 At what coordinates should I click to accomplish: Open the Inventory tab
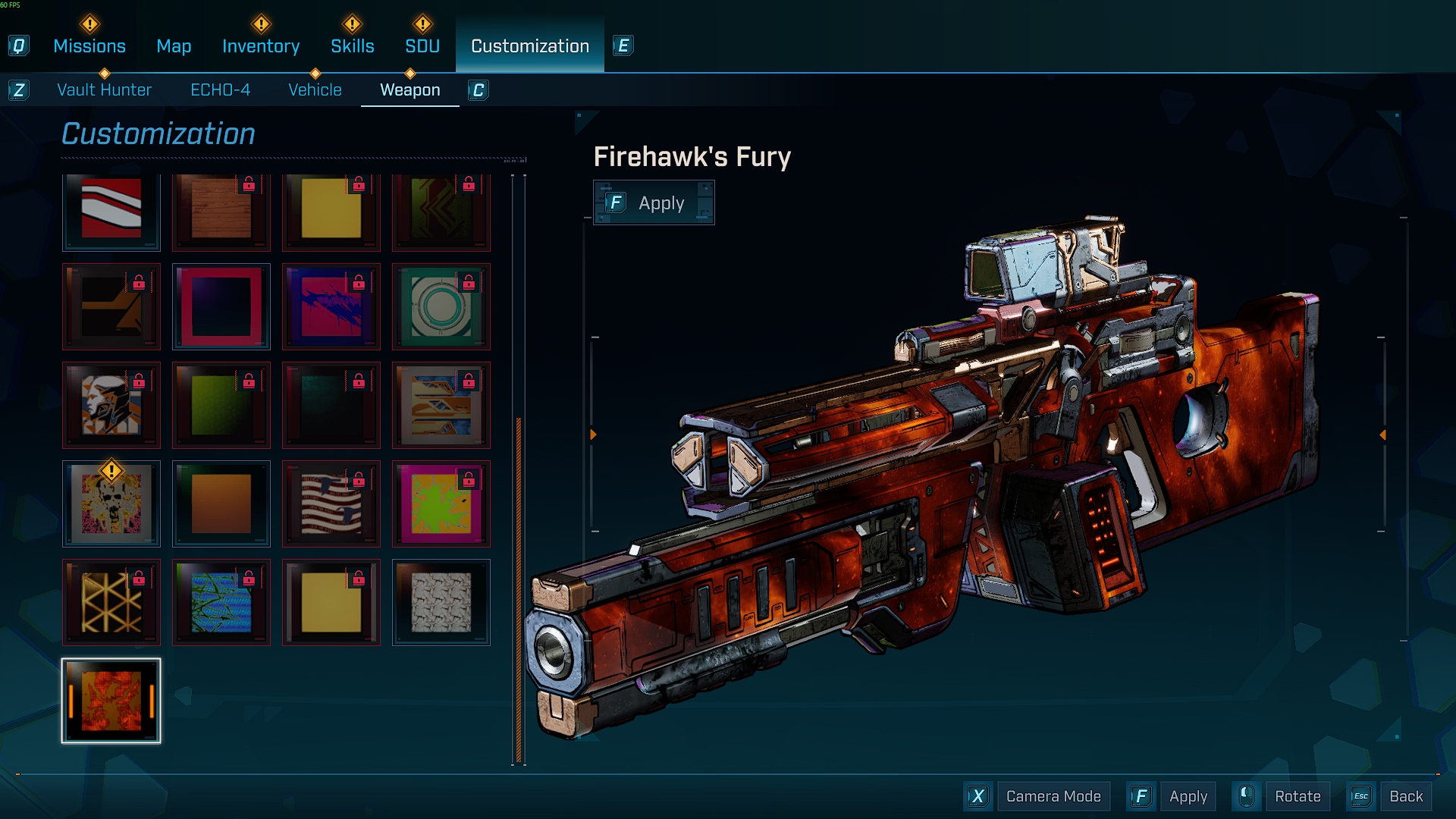[261, 46]
